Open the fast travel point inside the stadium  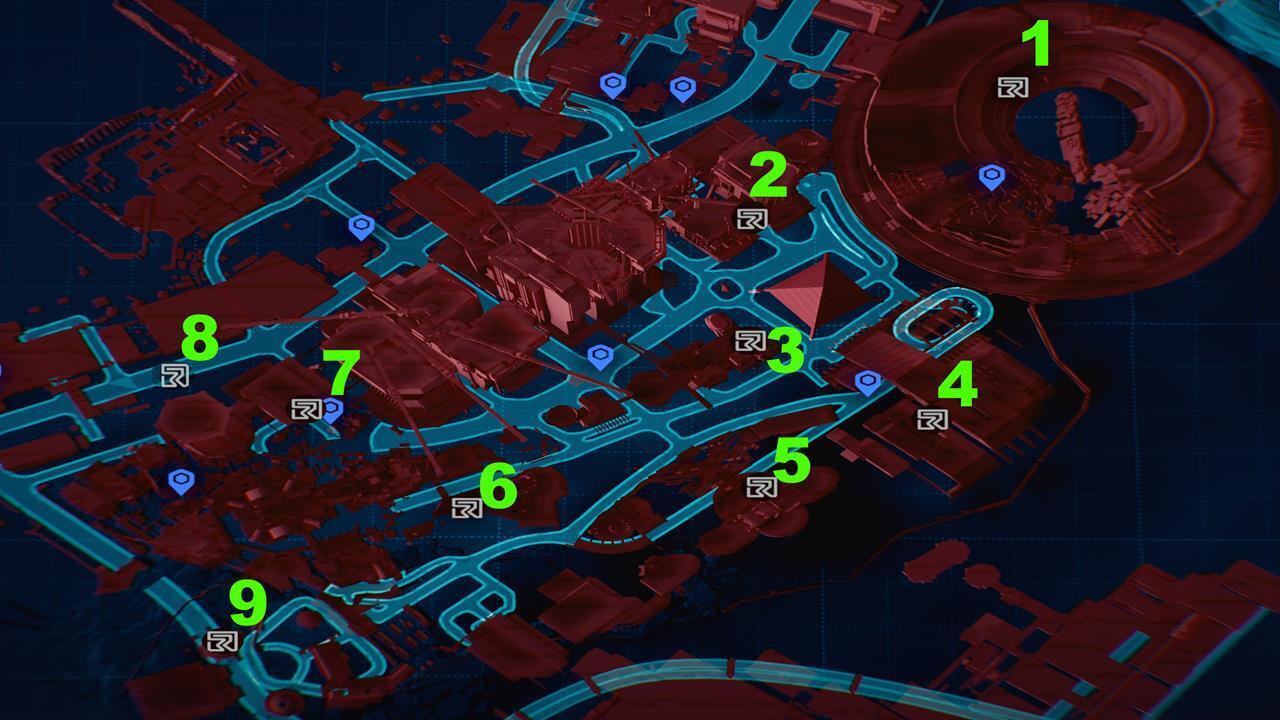(992, 176)
